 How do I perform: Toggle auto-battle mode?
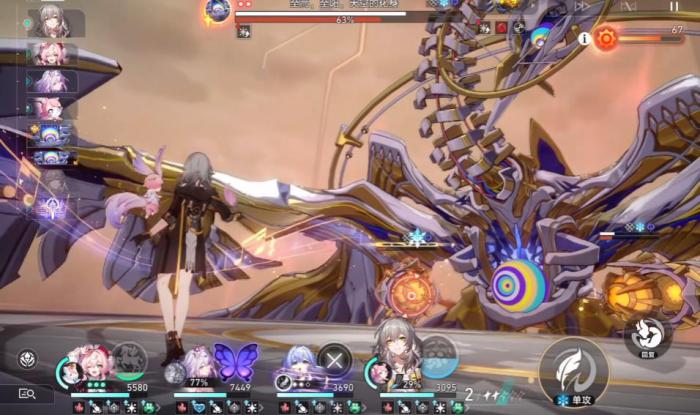point(629,6)
